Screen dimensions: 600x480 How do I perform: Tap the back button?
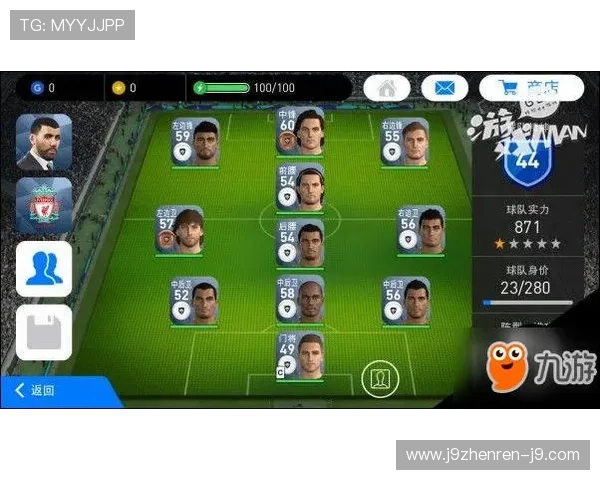coord(38,390)
